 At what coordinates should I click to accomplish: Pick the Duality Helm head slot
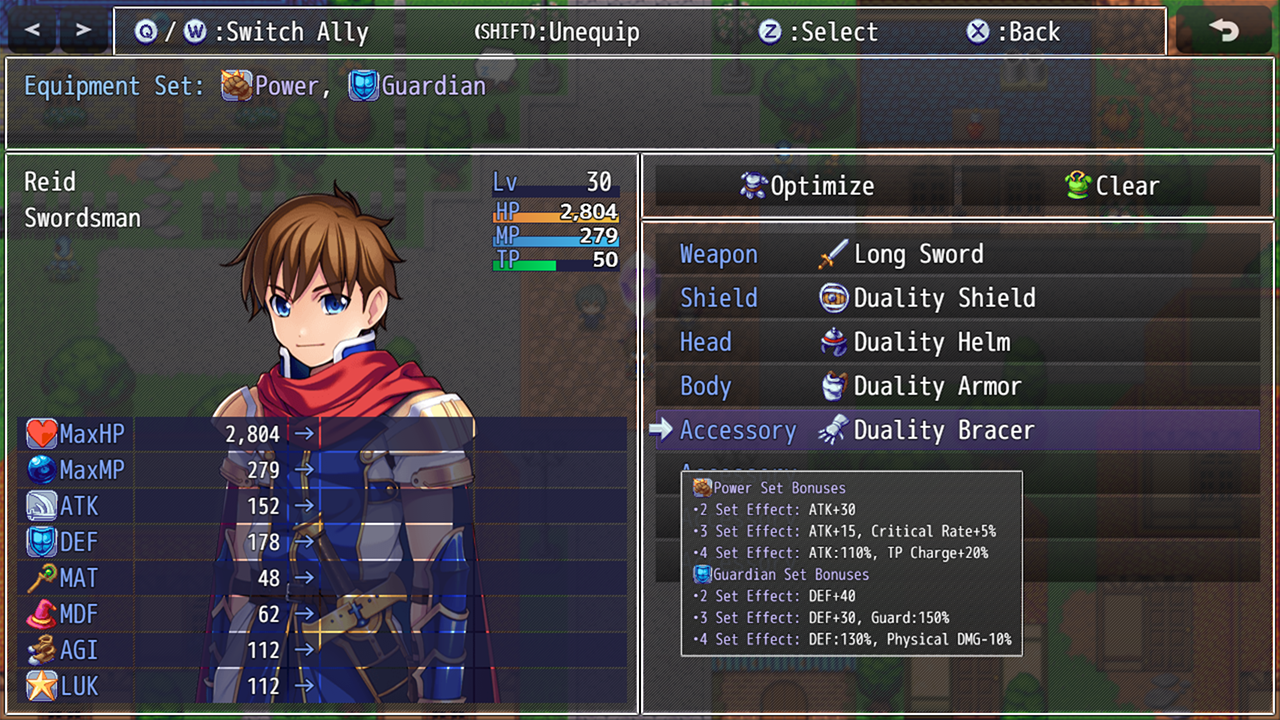click(x=957, y=342)
